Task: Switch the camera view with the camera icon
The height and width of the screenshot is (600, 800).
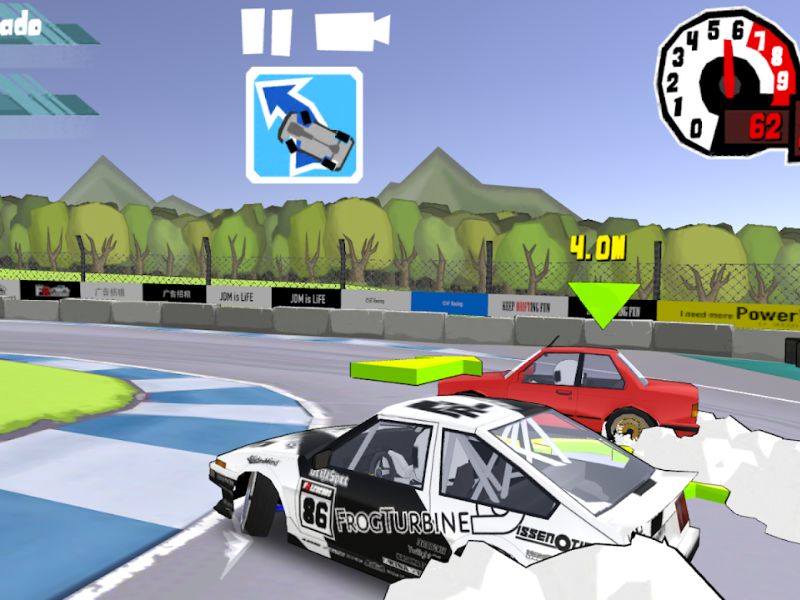Action: pyautogui.click(x=351, y=31)
